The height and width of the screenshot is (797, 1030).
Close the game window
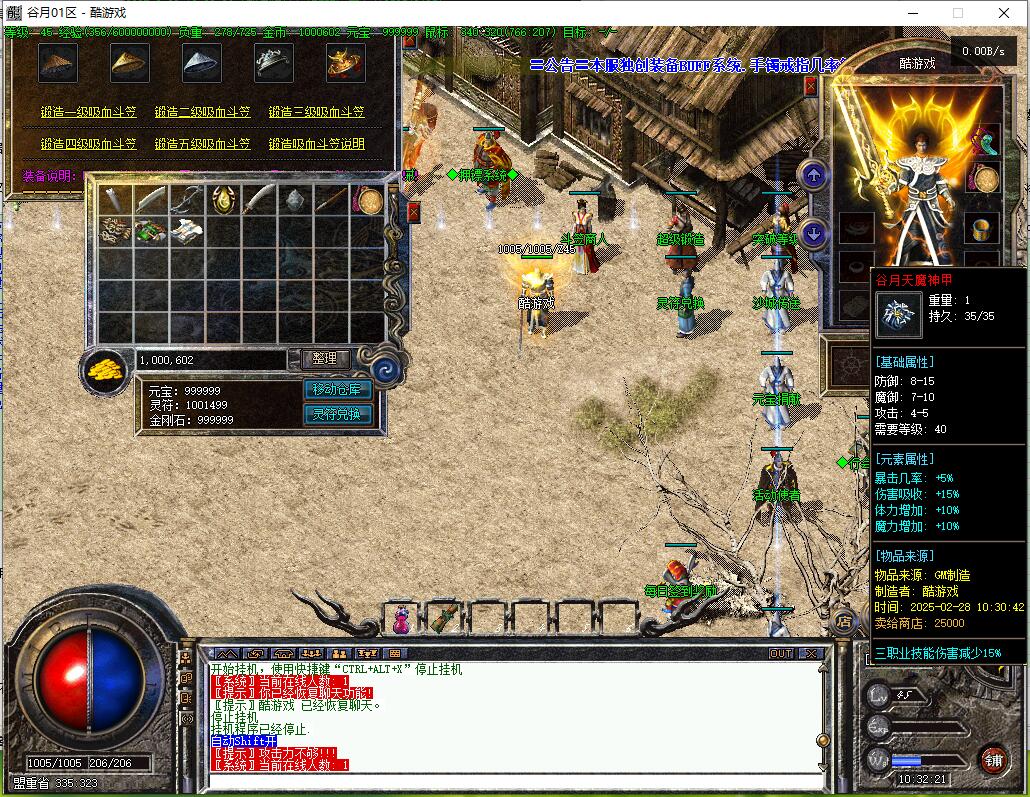(1003, 13)
